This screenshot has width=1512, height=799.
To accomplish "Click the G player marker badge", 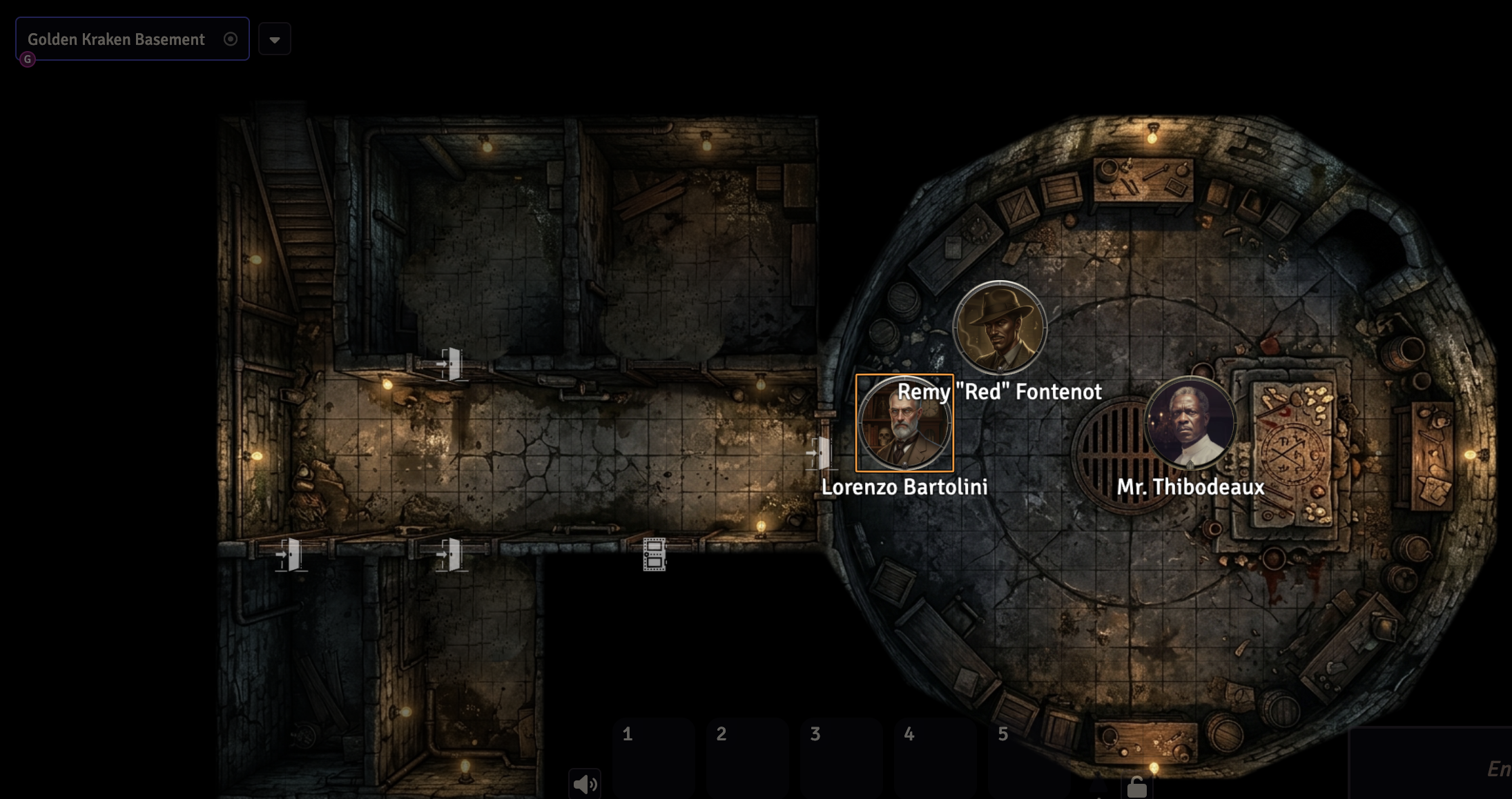I will [x=28, y=59].
